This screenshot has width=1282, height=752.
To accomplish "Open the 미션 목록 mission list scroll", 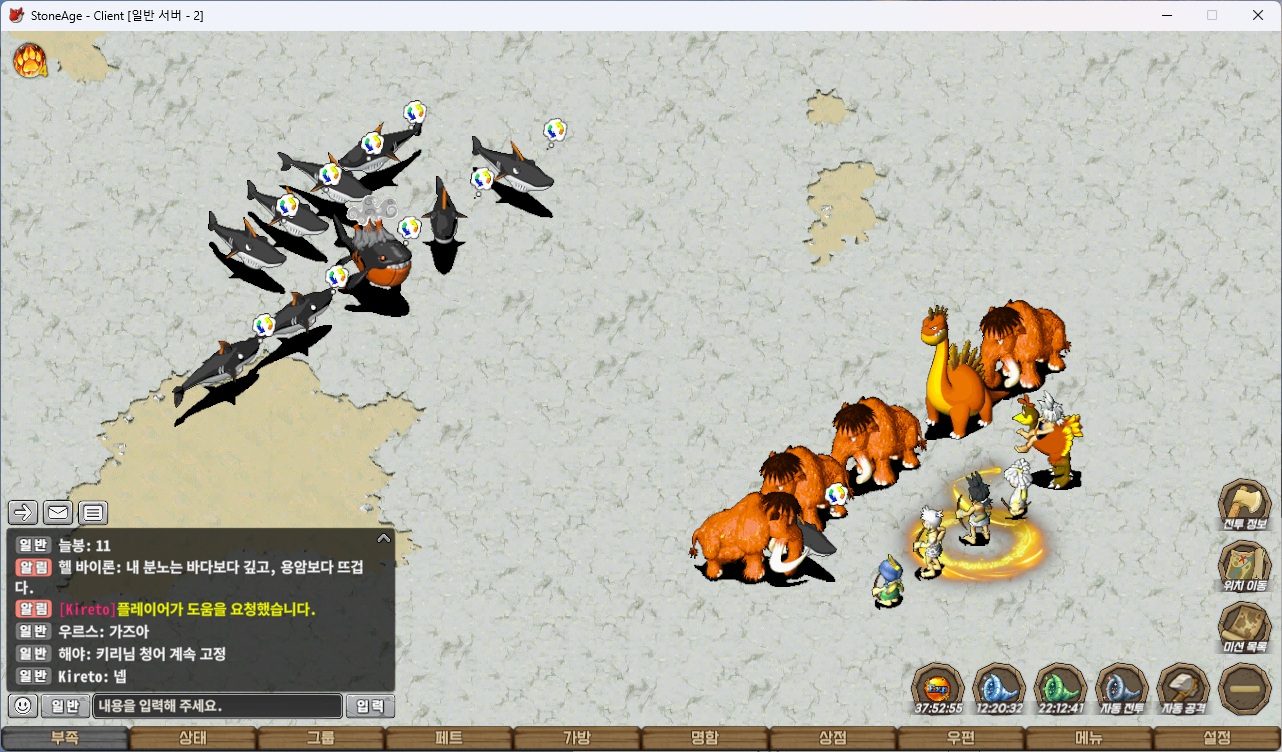I will pyautogui.click(x=1244, y=626).
